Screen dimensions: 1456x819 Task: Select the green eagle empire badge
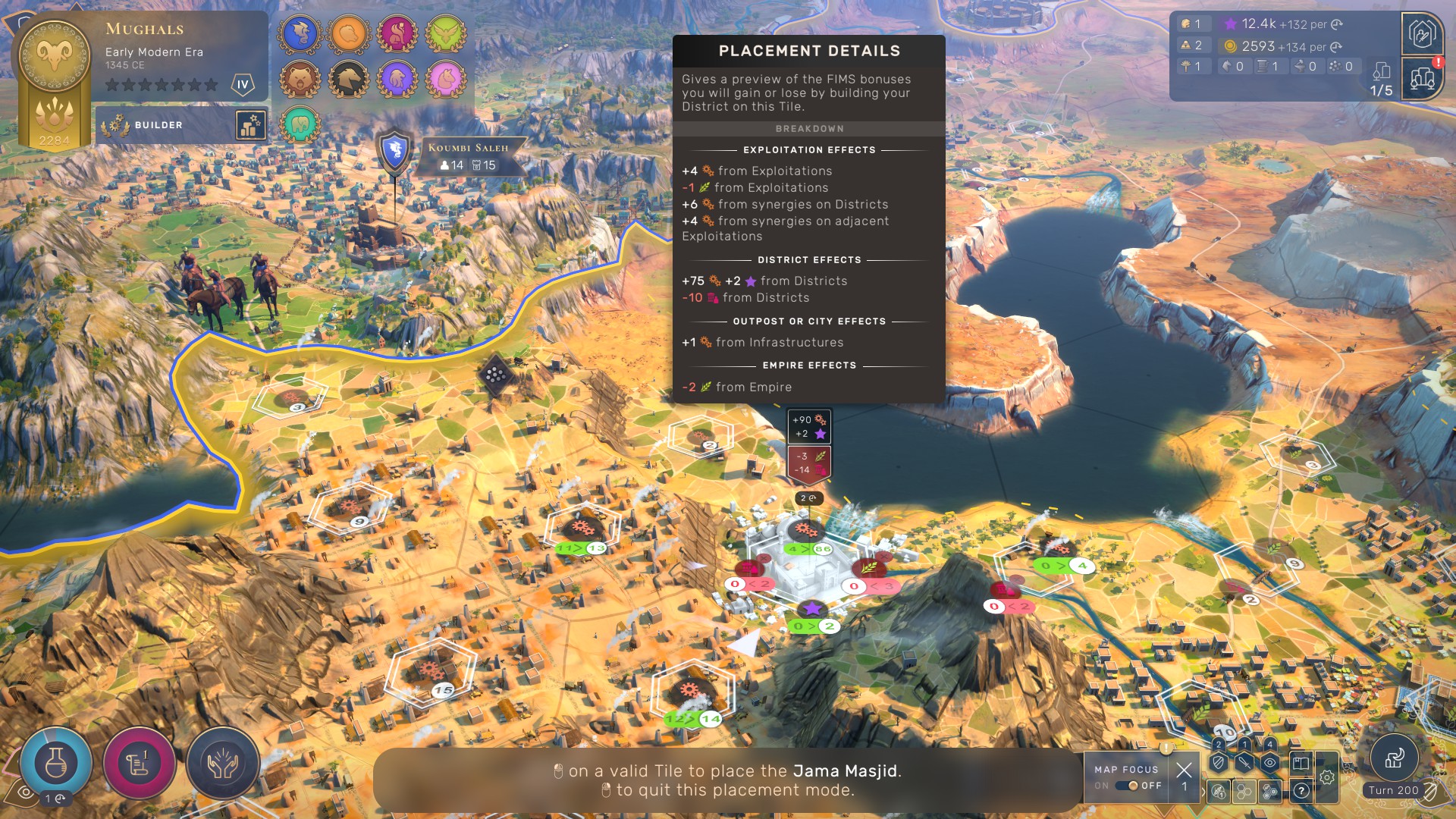(445, 34)
